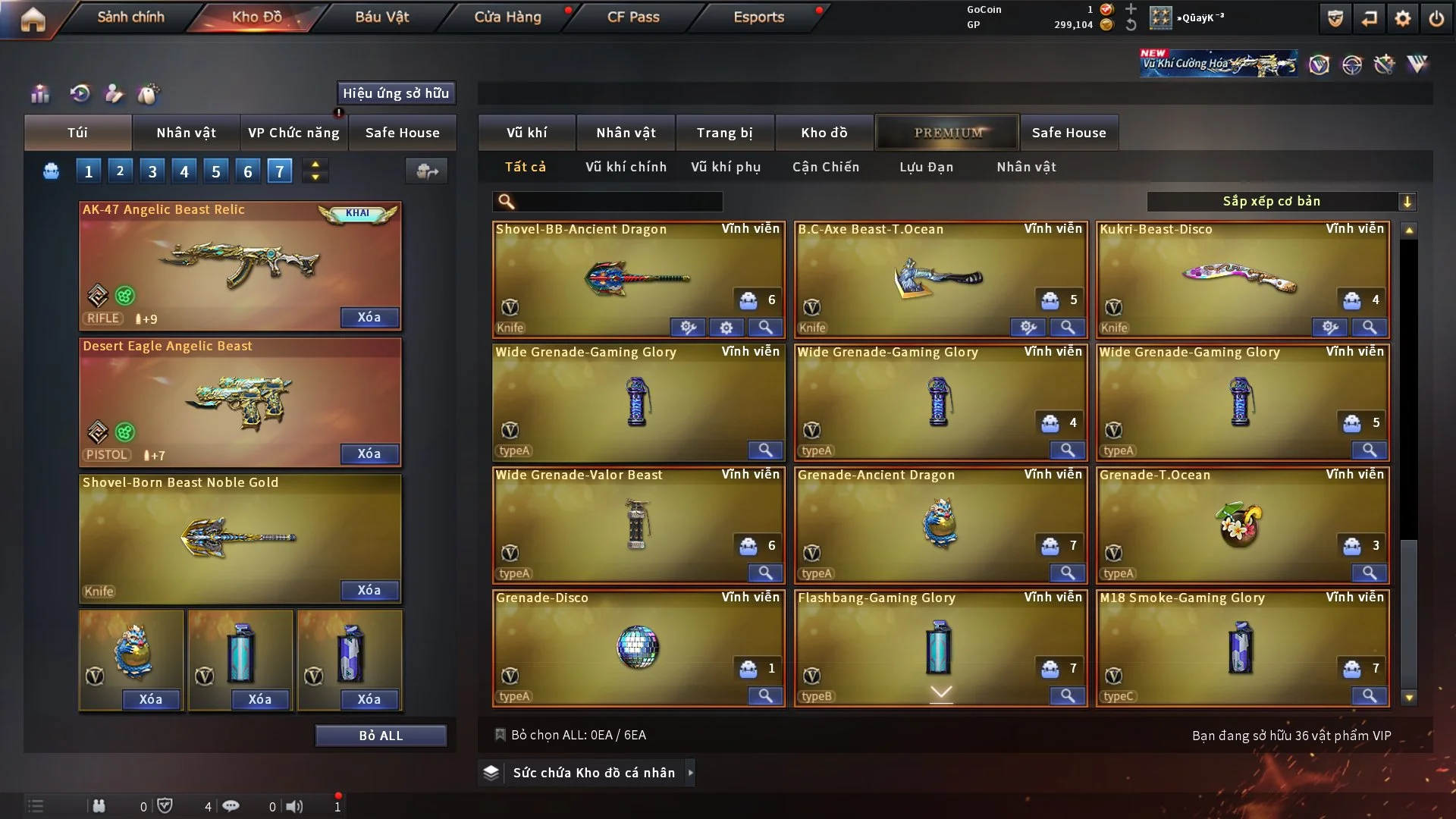Remove the AK-47 Angelic Beast Relic

point(369,317)
